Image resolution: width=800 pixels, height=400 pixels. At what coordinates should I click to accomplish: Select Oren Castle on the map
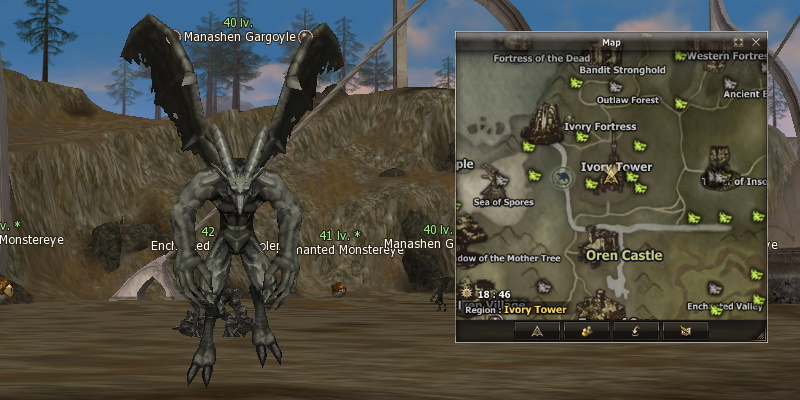pyautogui.click(x=623, y=256)
